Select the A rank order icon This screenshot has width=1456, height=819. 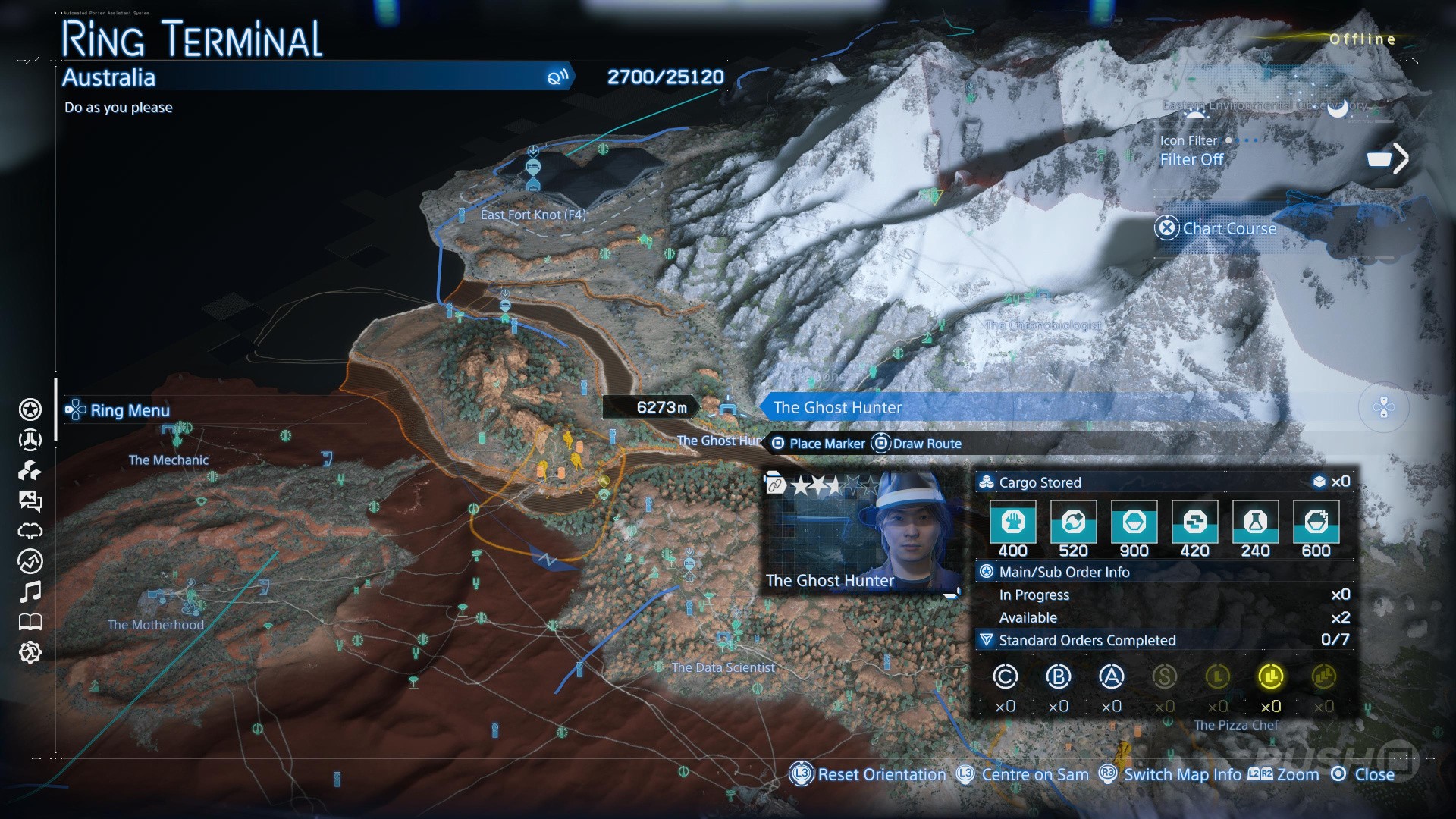click(1111, 676)
